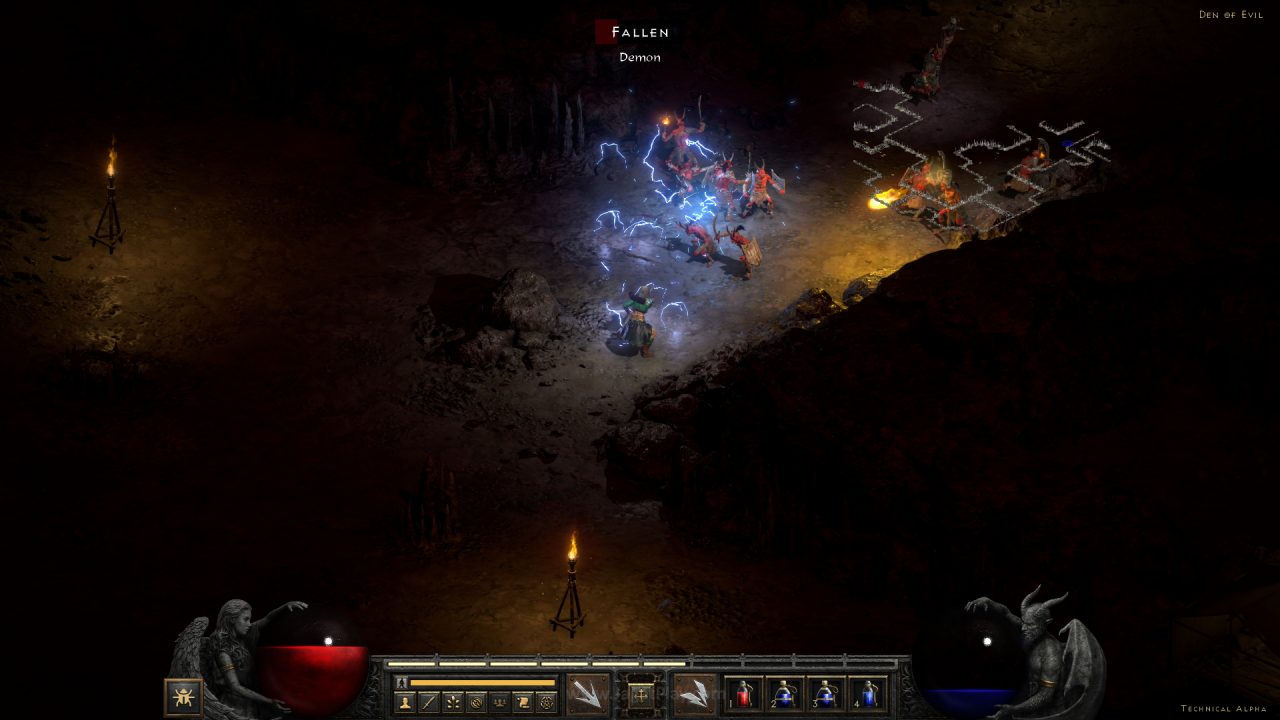Viewport: 1280px width, 720px height.
Task: Open the game menu pentagram icon
Action: pyautogui.click(x=546, y=702)
